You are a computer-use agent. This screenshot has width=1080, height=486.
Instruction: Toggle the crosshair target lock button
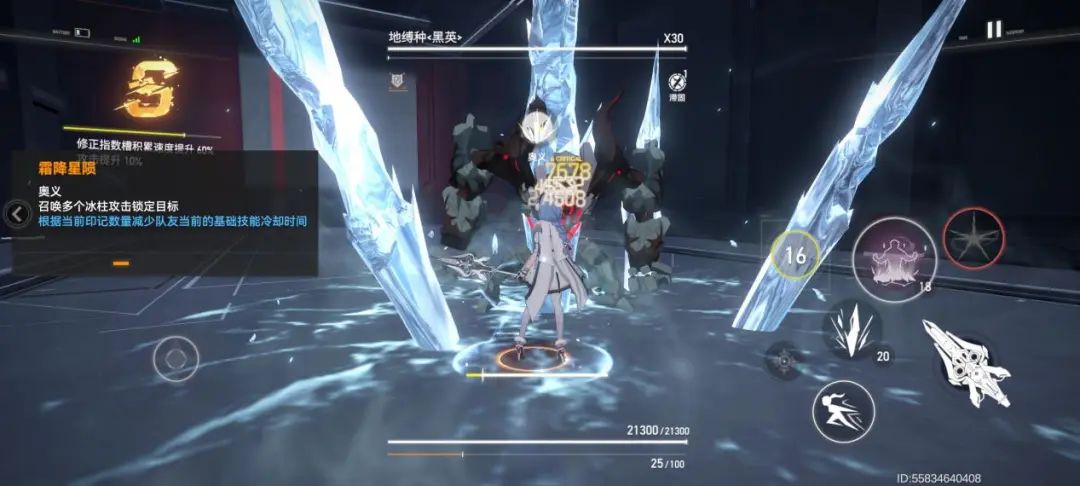[x=783, y=359]
